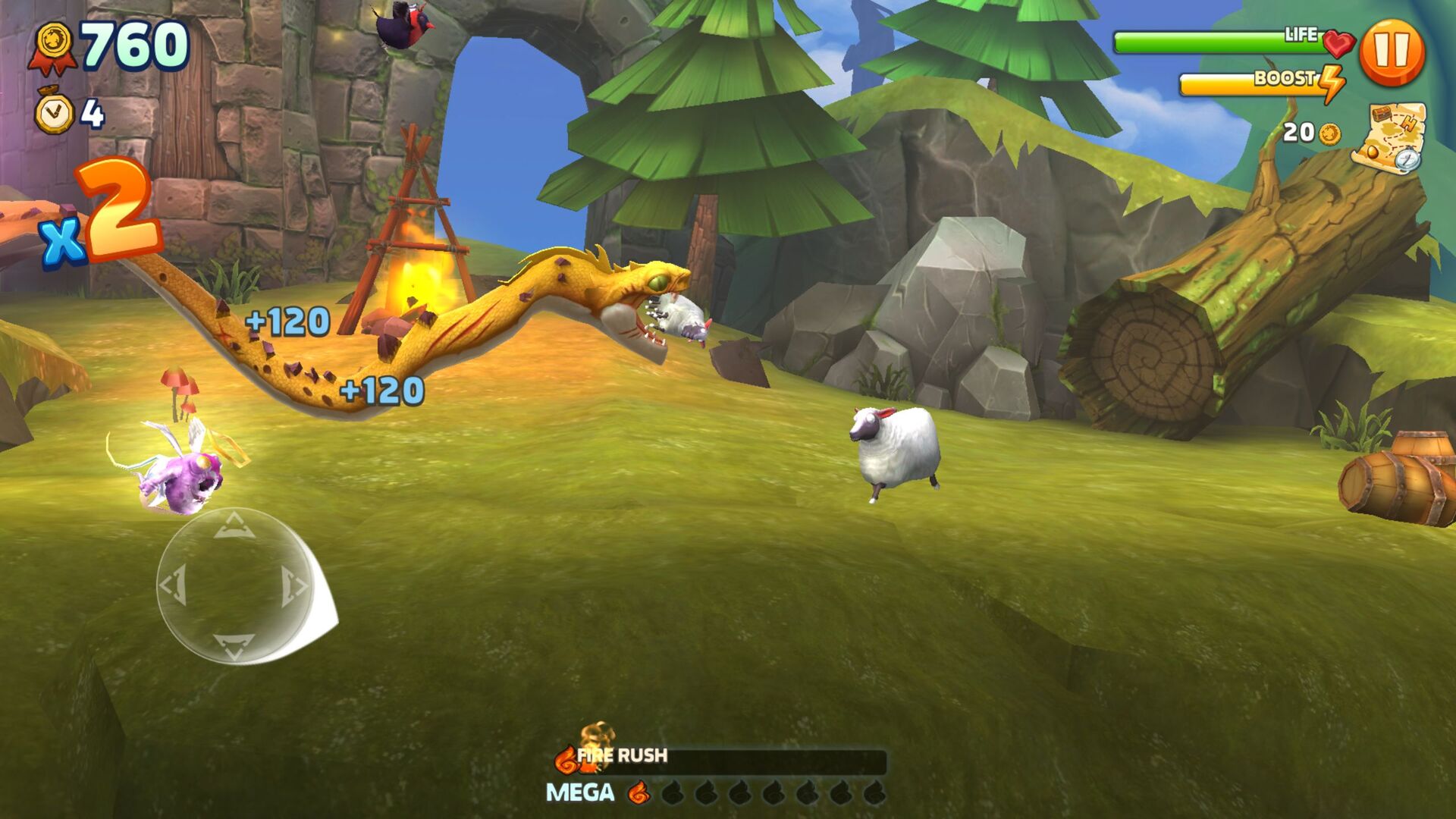Tap the virtual joystick left arrow
This screenshot has height=819, width=1456.
coord(174,585)
